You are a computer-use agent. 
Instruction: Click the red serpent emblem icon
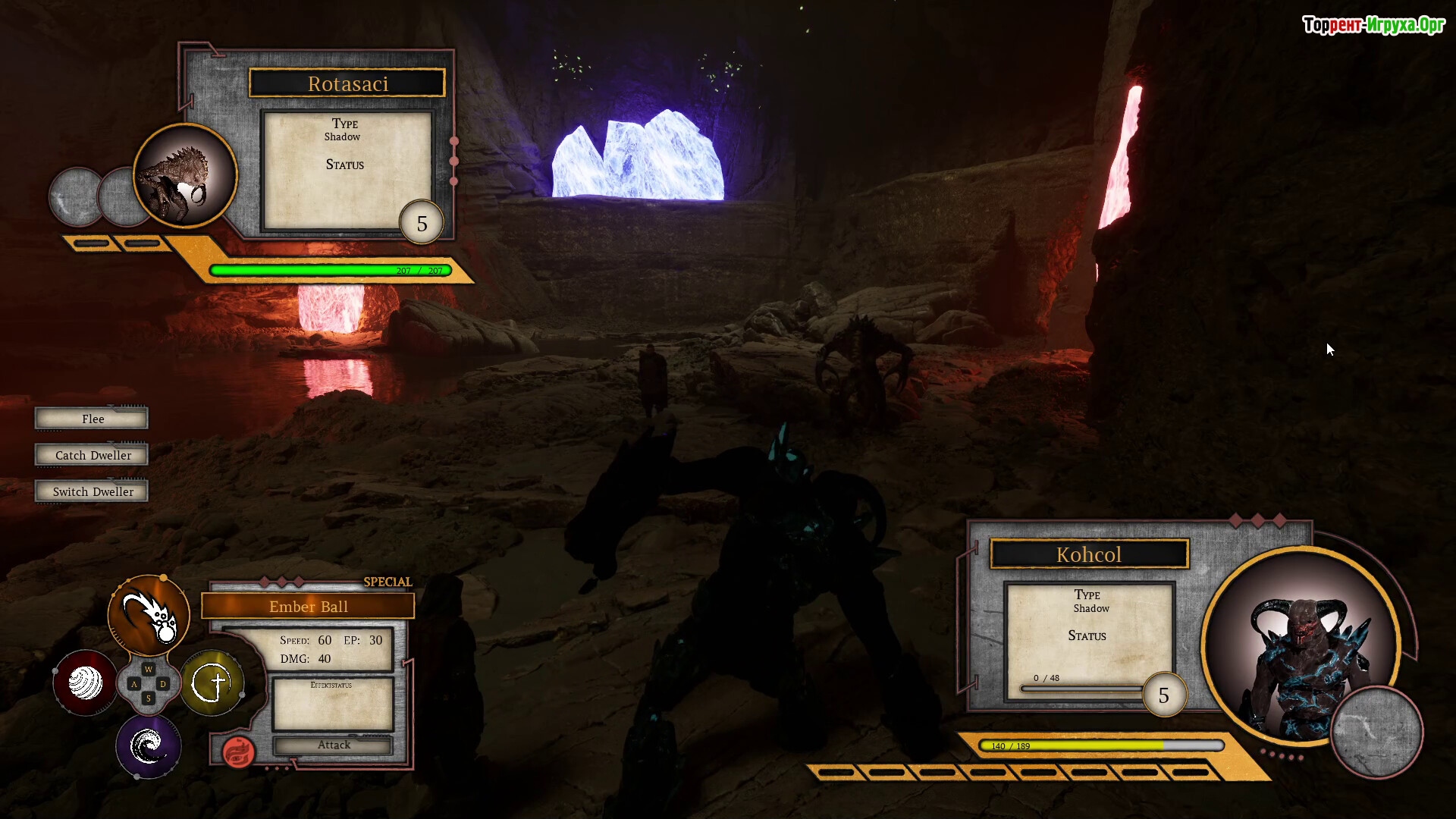[x=238, y=752]
